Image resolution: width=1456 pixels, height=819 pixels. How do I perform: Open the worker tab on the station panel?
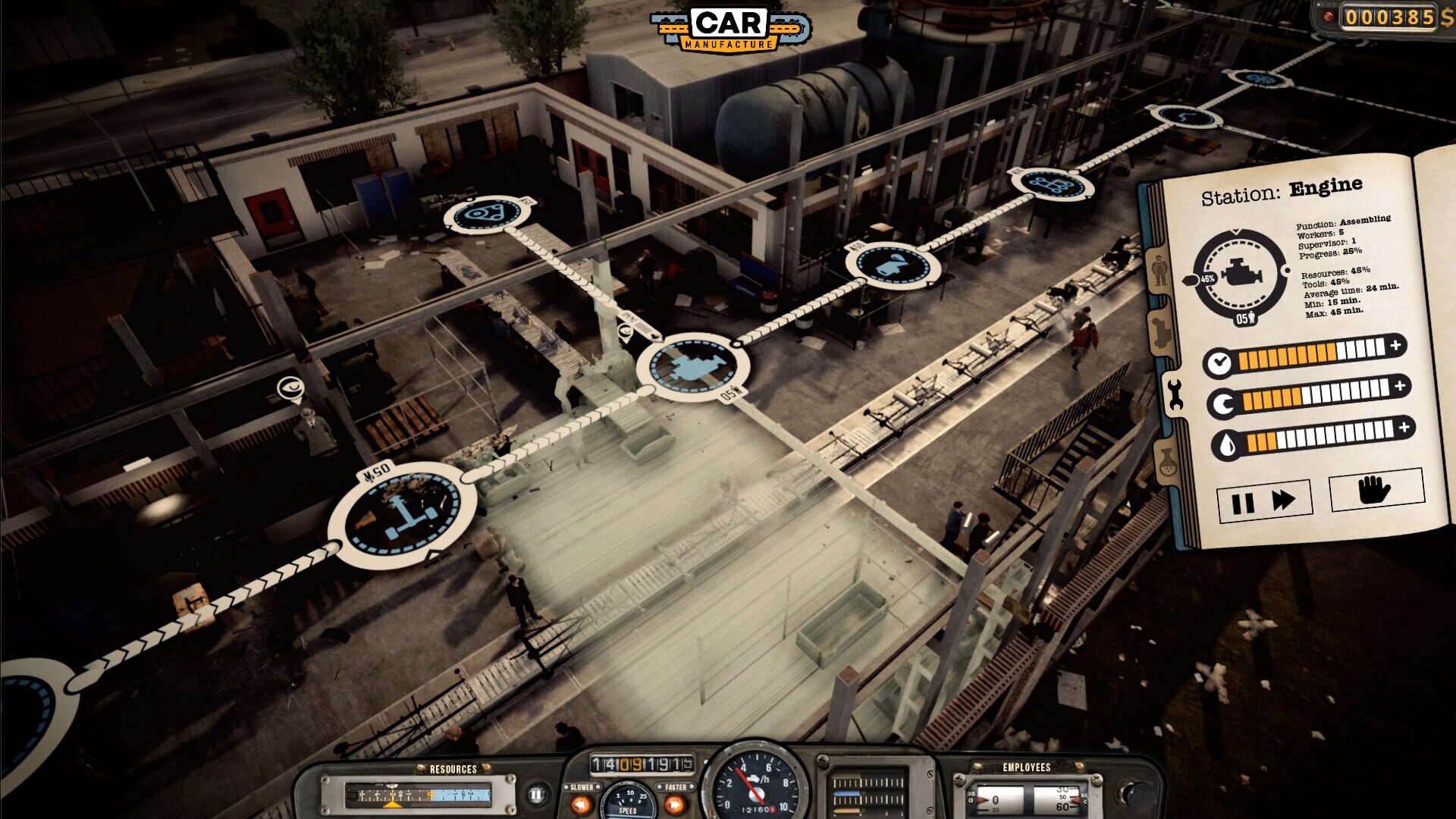(x=1159, y=269)
